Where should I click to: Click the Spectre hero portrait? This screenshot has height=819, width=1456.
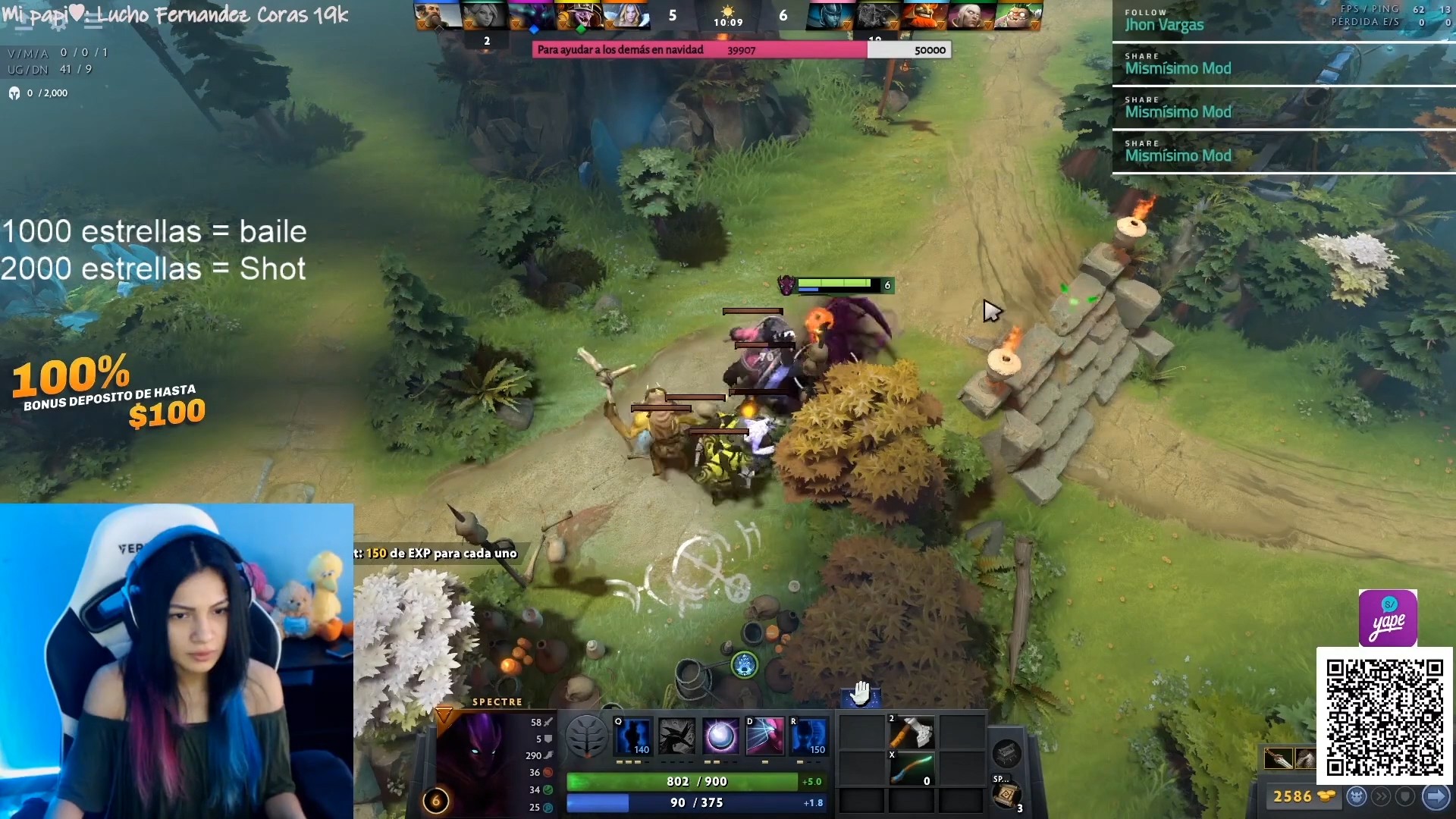[x=478, y=758]
